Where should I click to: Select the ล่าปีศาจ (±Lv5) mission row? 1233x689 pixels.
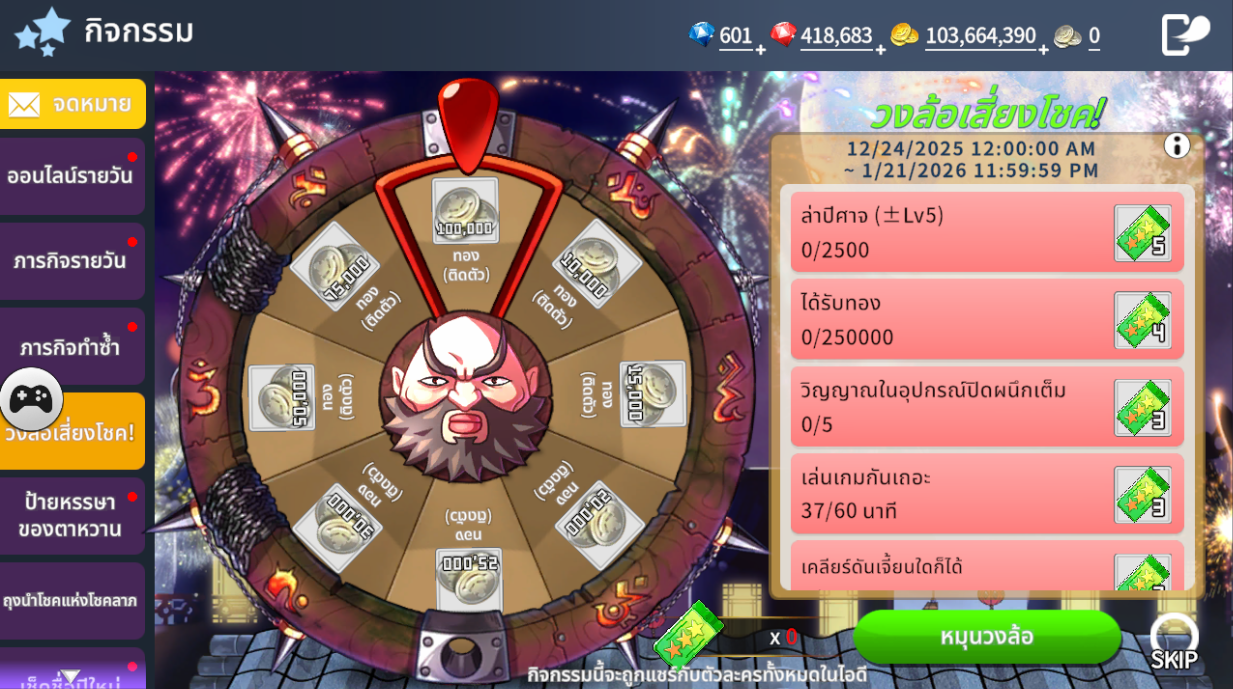tap(986, 232)
